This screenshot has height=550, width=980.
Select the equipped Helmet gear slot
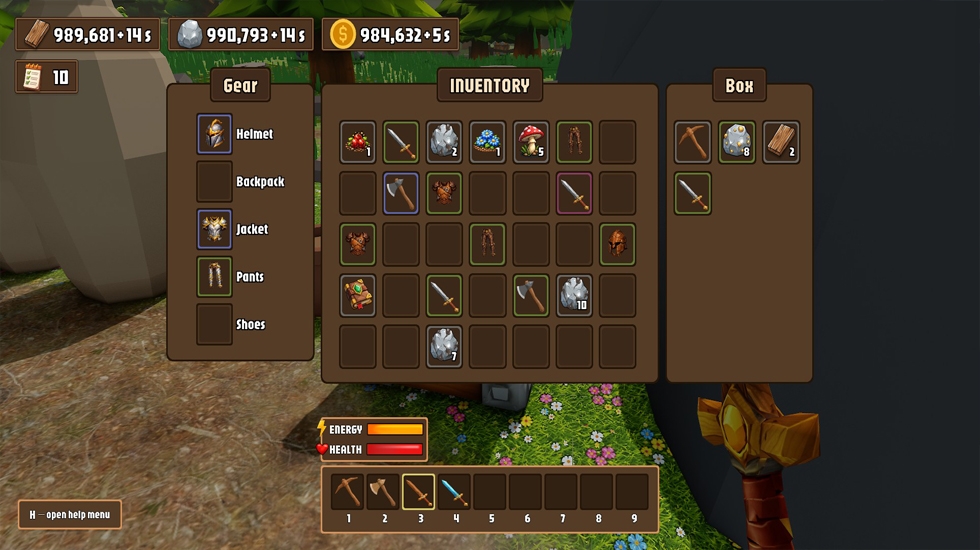tap(214, 134)
